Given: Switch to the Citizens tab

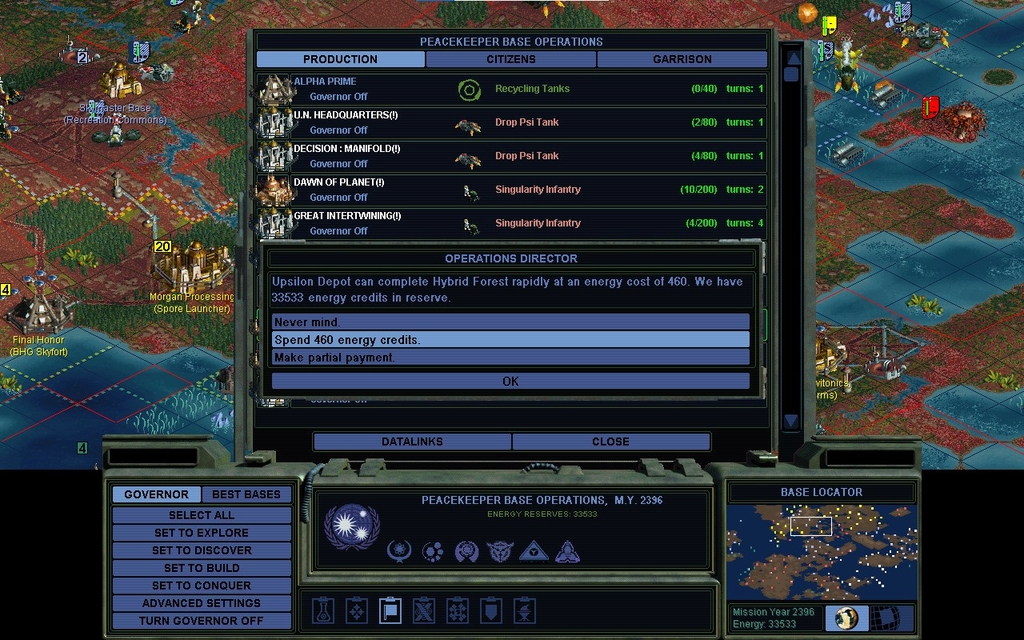Looking at the screenshot, I should [x=511, y=59].
